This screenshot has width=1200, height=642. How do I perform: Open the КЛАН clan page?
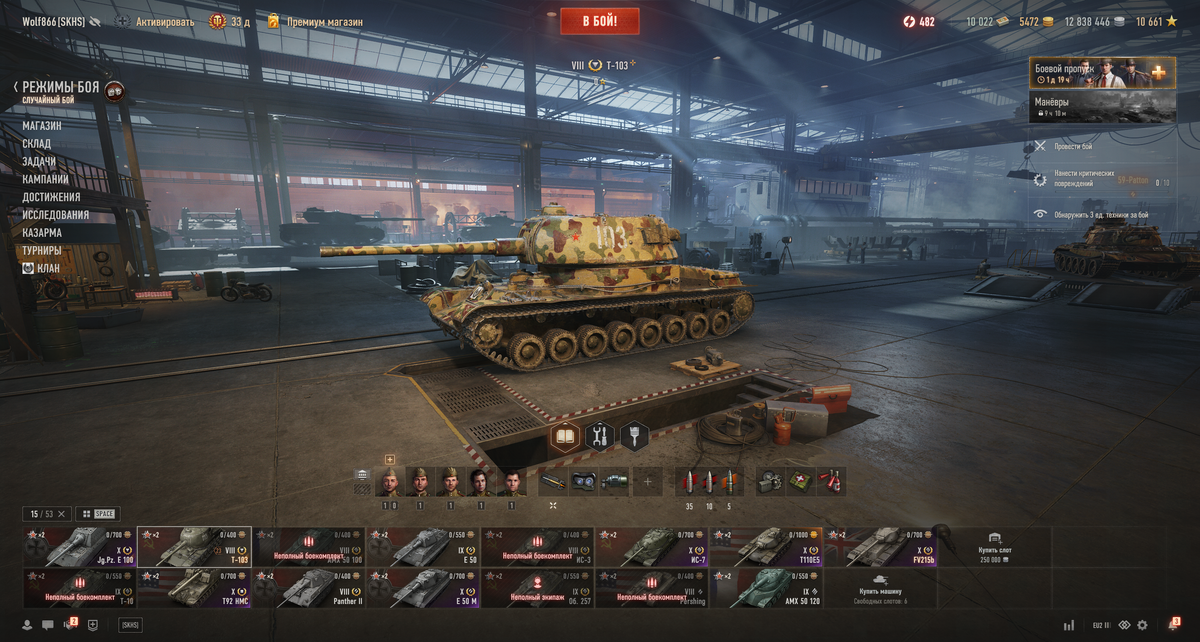point(48,268)
